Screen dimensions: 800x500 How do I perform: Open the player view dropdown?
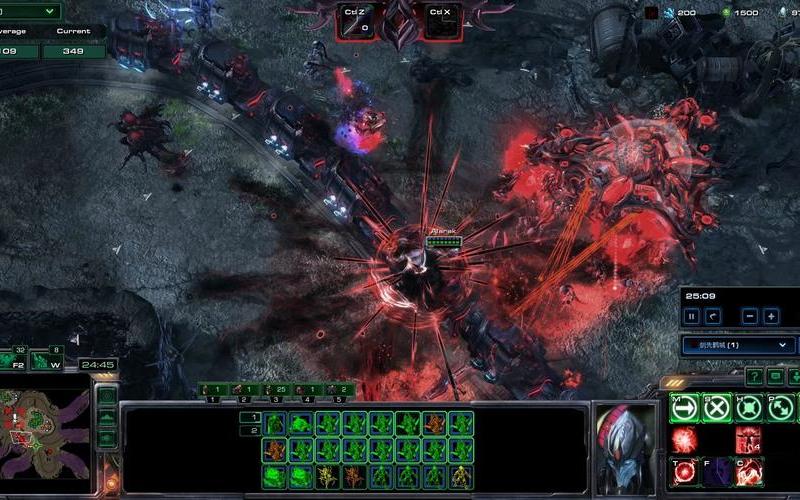[738, 345]
